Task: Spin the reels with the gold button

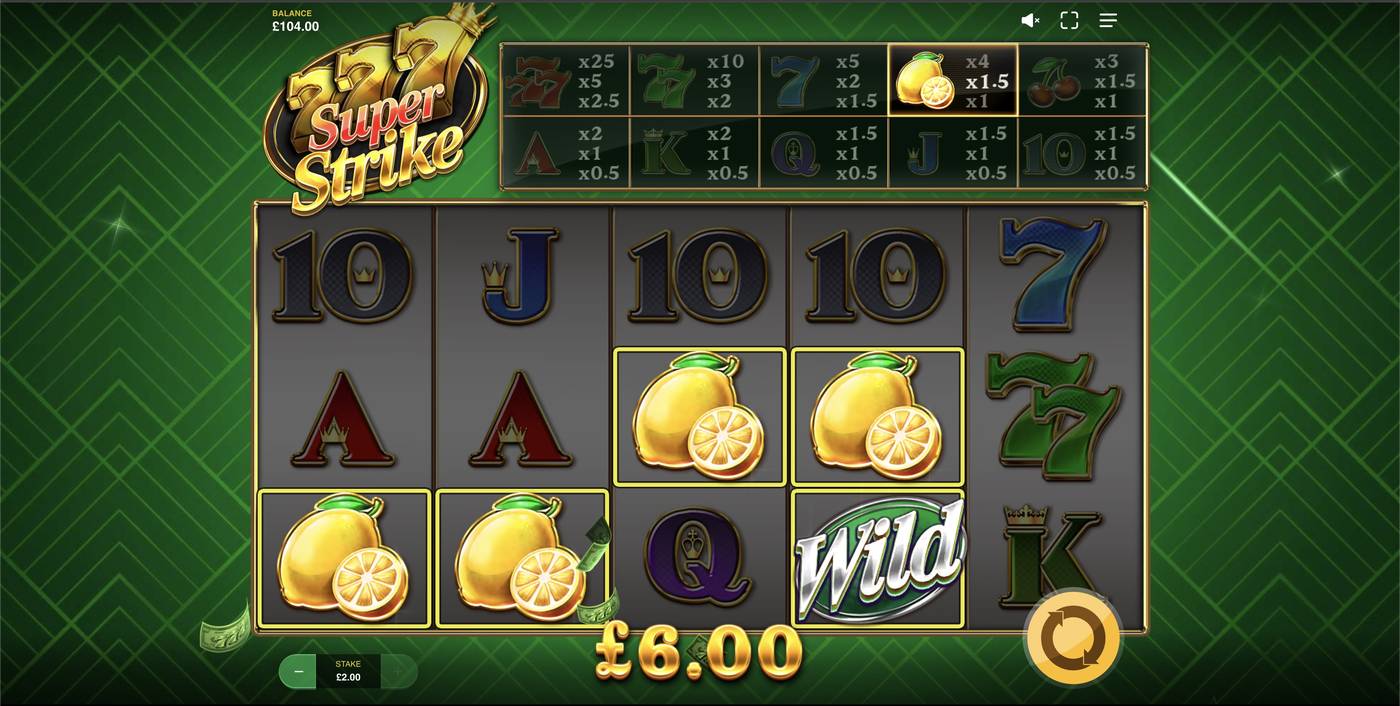Action: click(x=1072, y=637)
